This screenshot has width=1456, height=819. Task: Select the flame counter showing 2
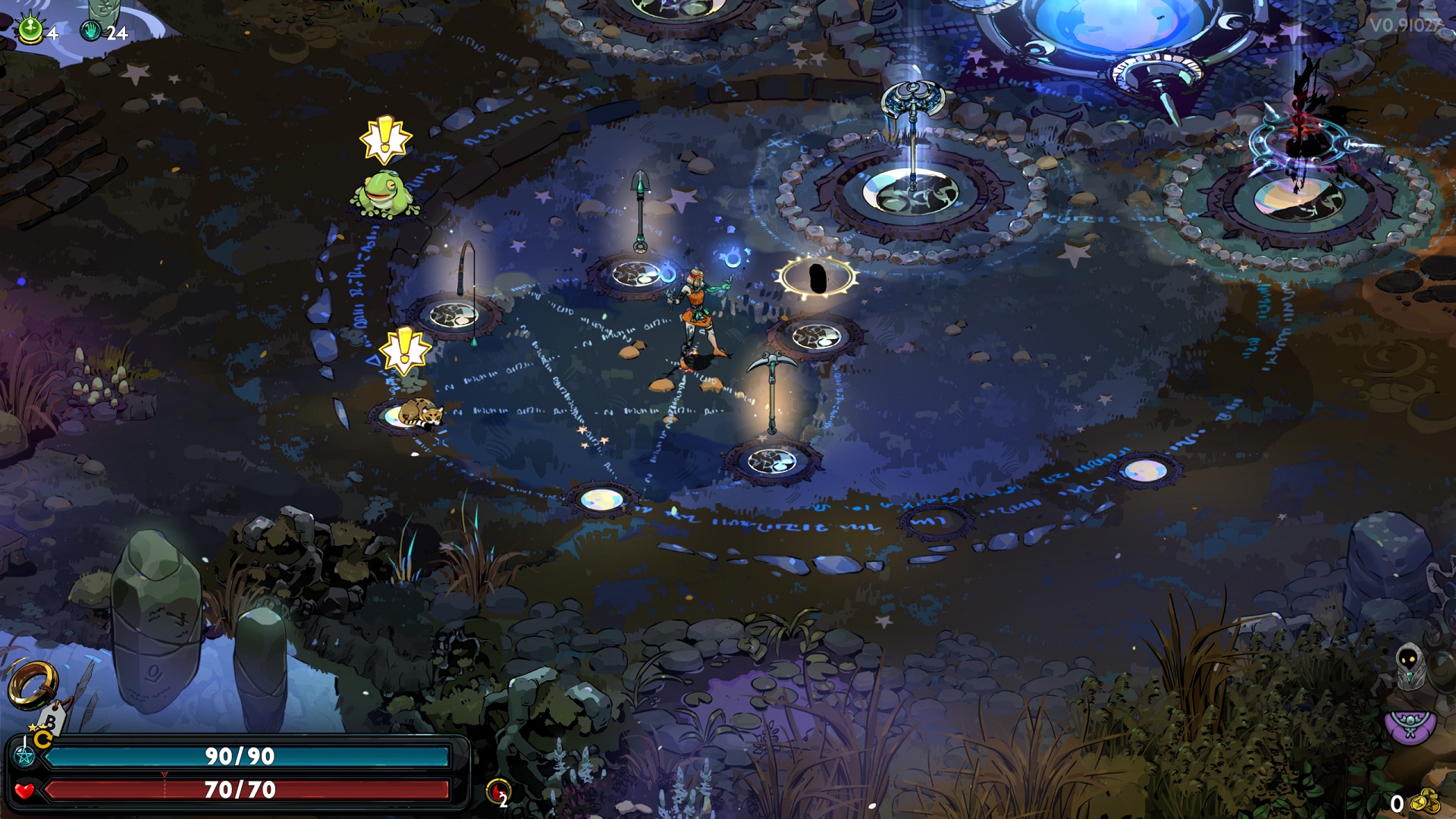(498, 789)
